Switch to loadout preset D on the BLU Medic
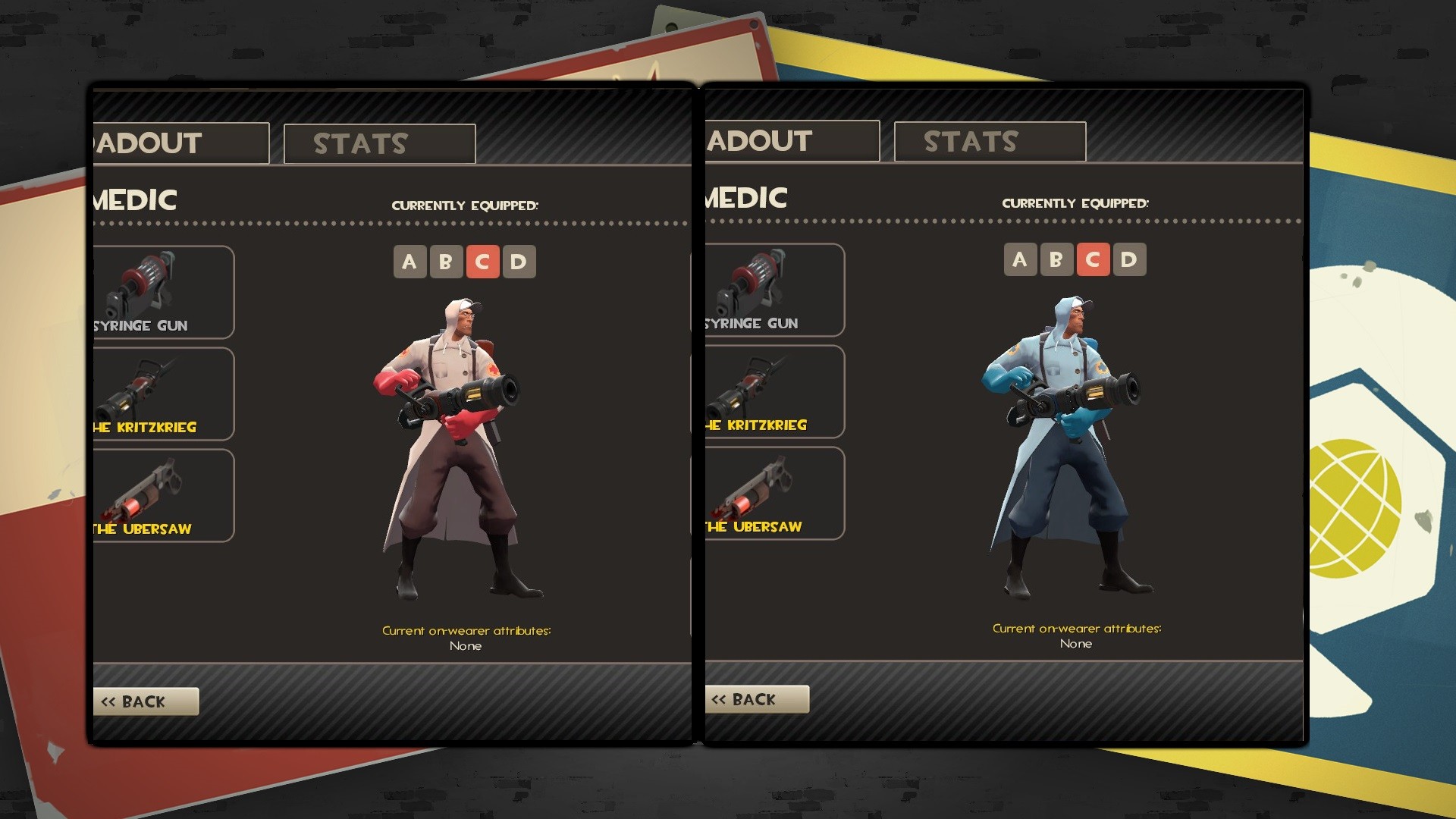The image size is (1456, 819). 1131,259
